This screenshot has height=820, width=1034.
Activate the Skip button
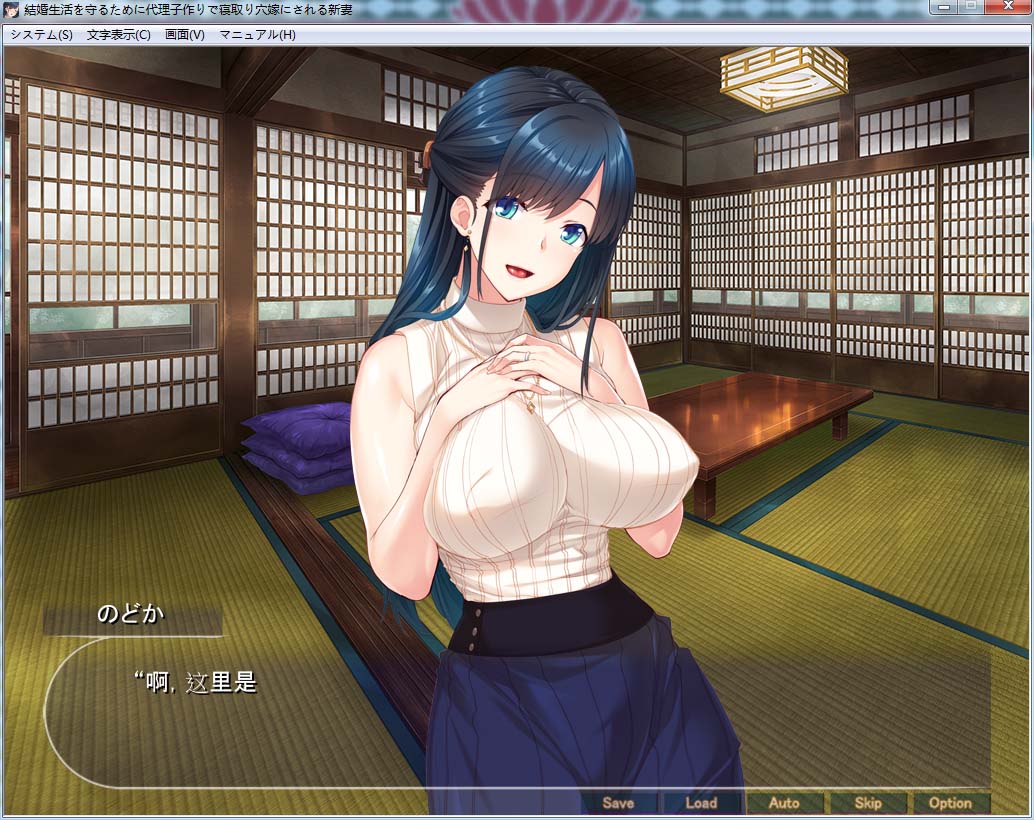coord(867,803)
